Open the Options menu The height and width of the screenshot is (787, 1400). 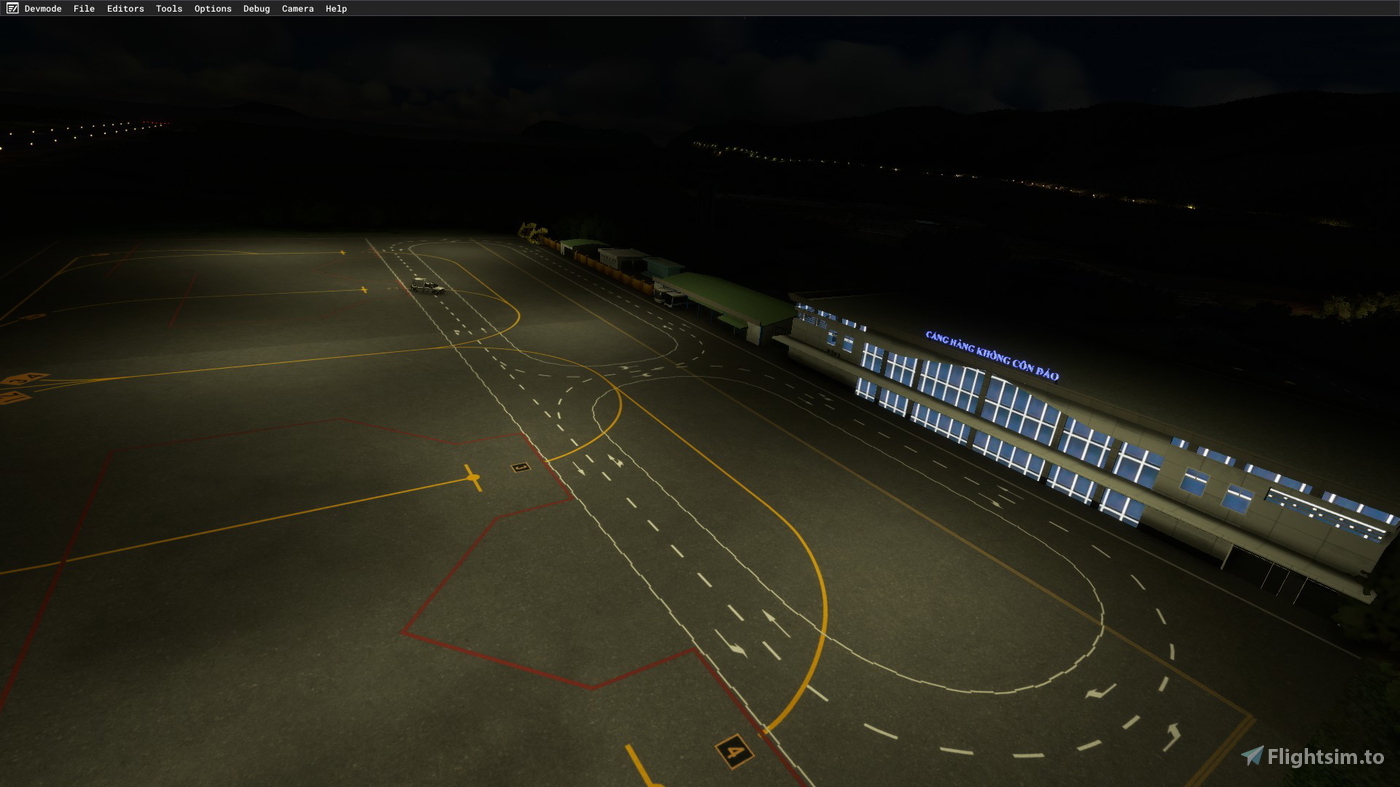(212, 8)
